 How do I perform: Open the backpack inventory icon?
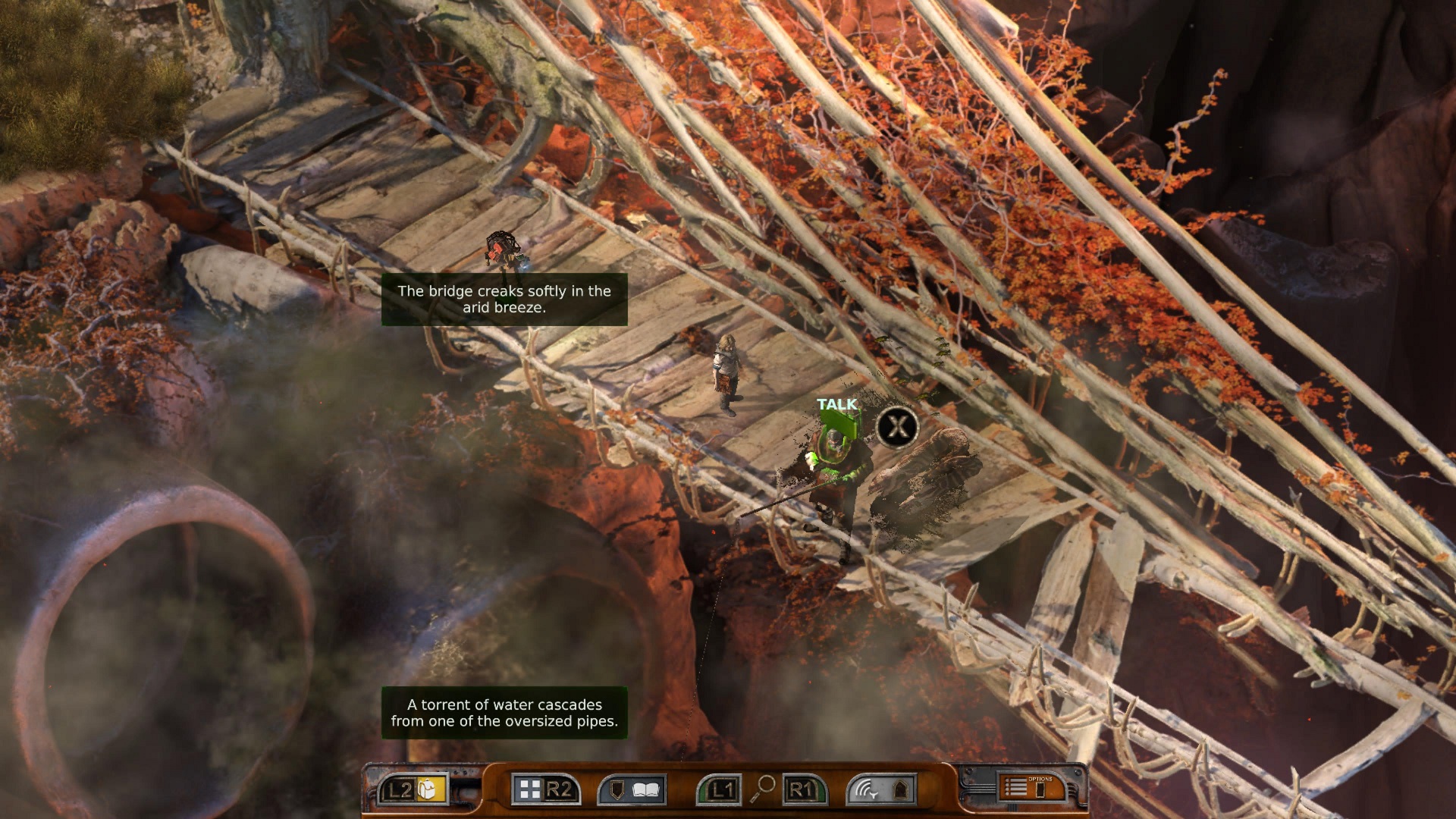pos(429,790)
